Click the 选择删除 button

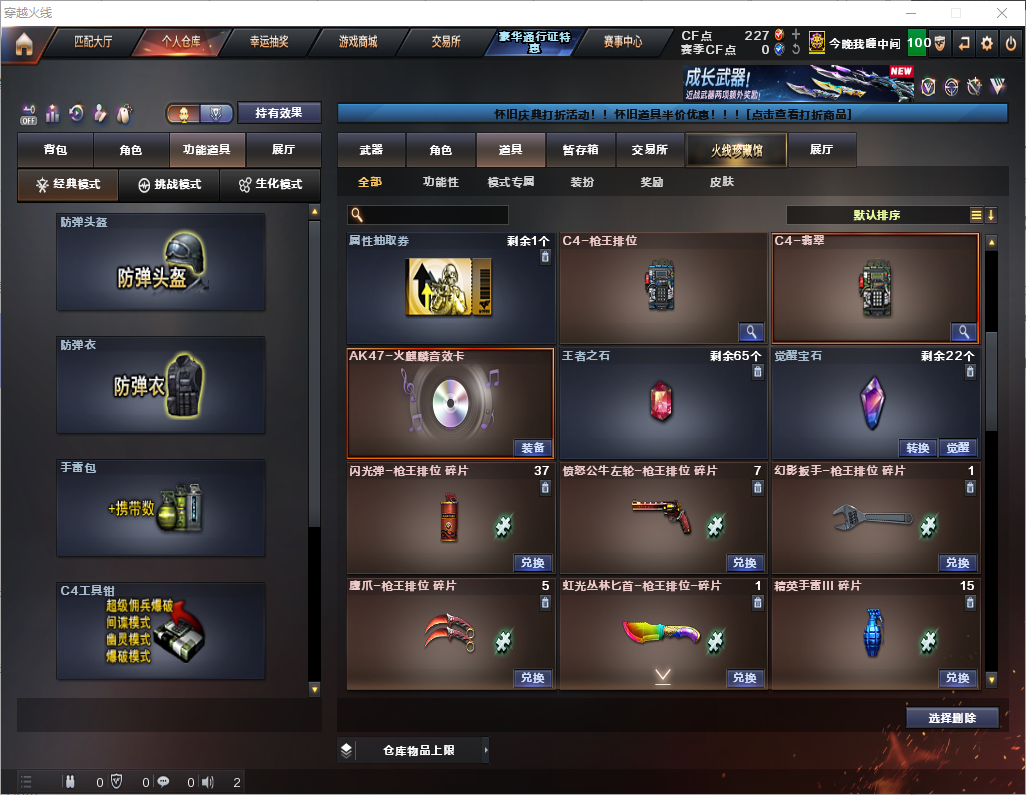tap(952, 718)
